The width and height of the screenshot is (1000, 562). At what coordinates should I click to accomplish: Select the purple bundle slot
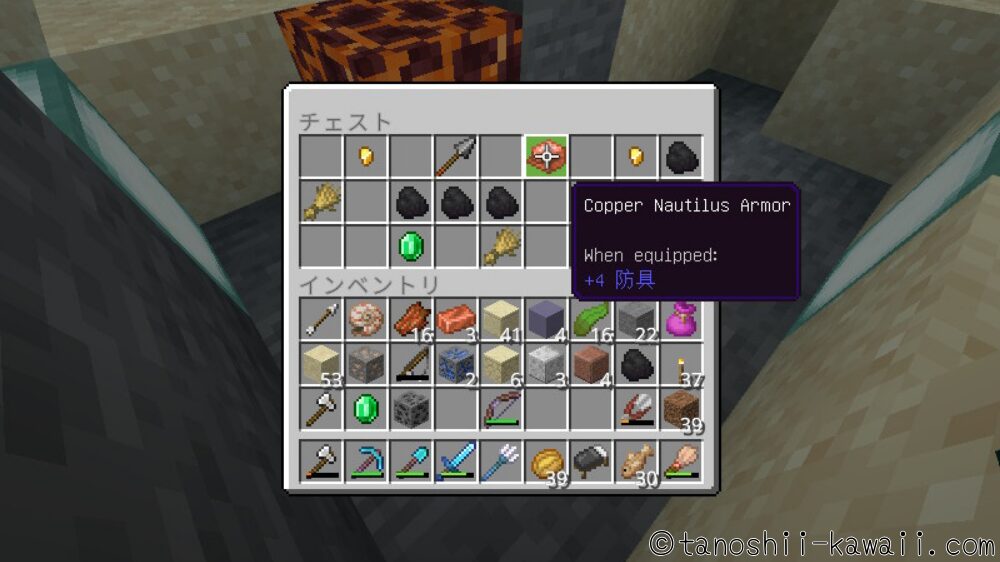pos(681,320)
